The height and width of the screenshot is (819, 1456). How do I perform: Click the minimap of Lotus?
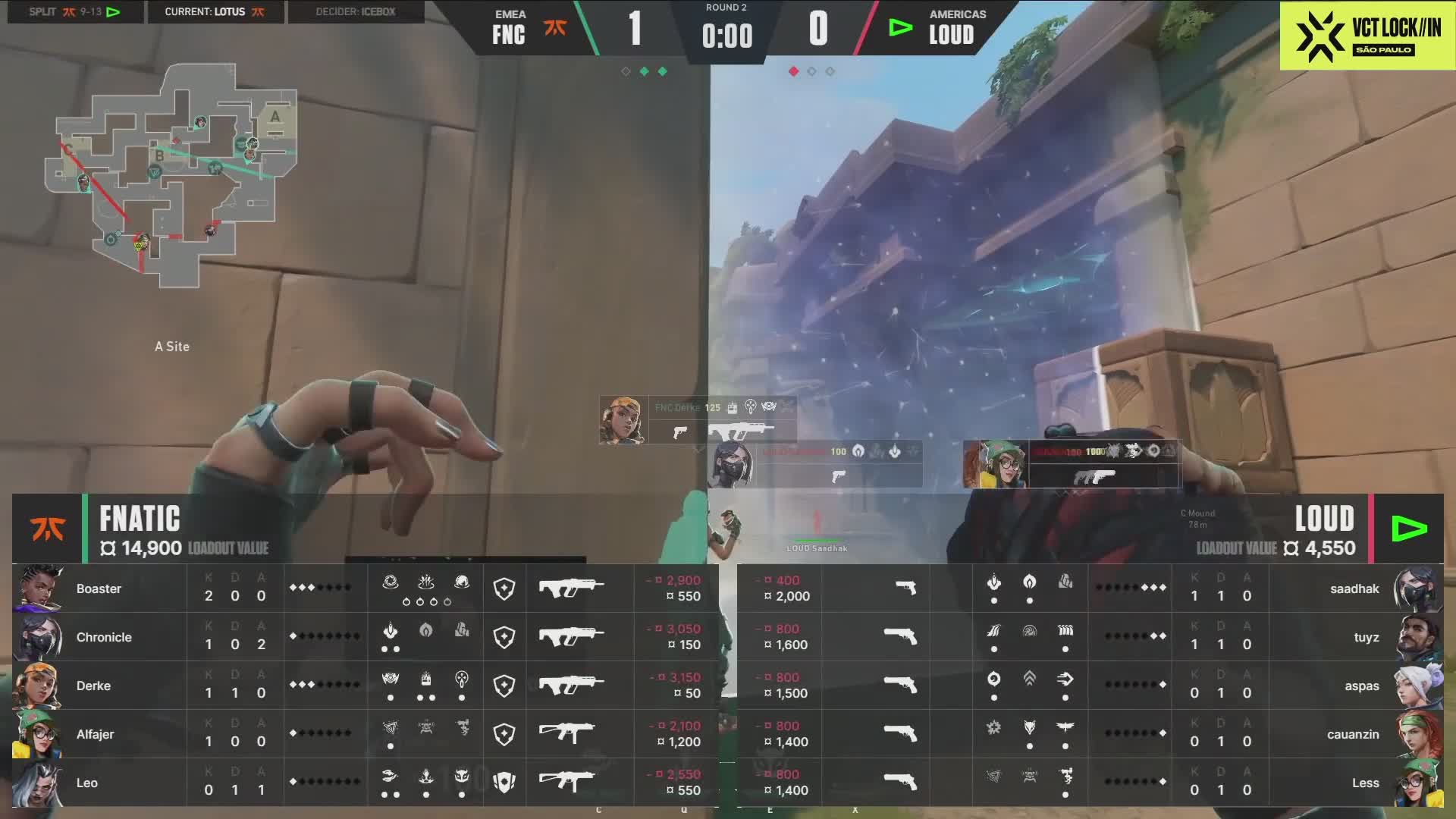[171, 176]
